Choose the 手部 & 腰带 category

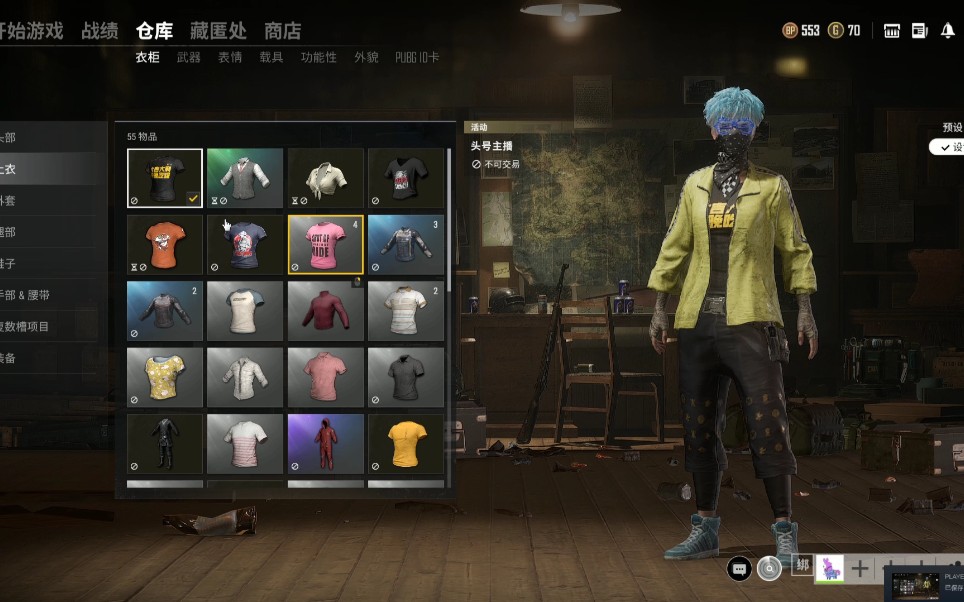pyautogui.click(x=24, y=295)
